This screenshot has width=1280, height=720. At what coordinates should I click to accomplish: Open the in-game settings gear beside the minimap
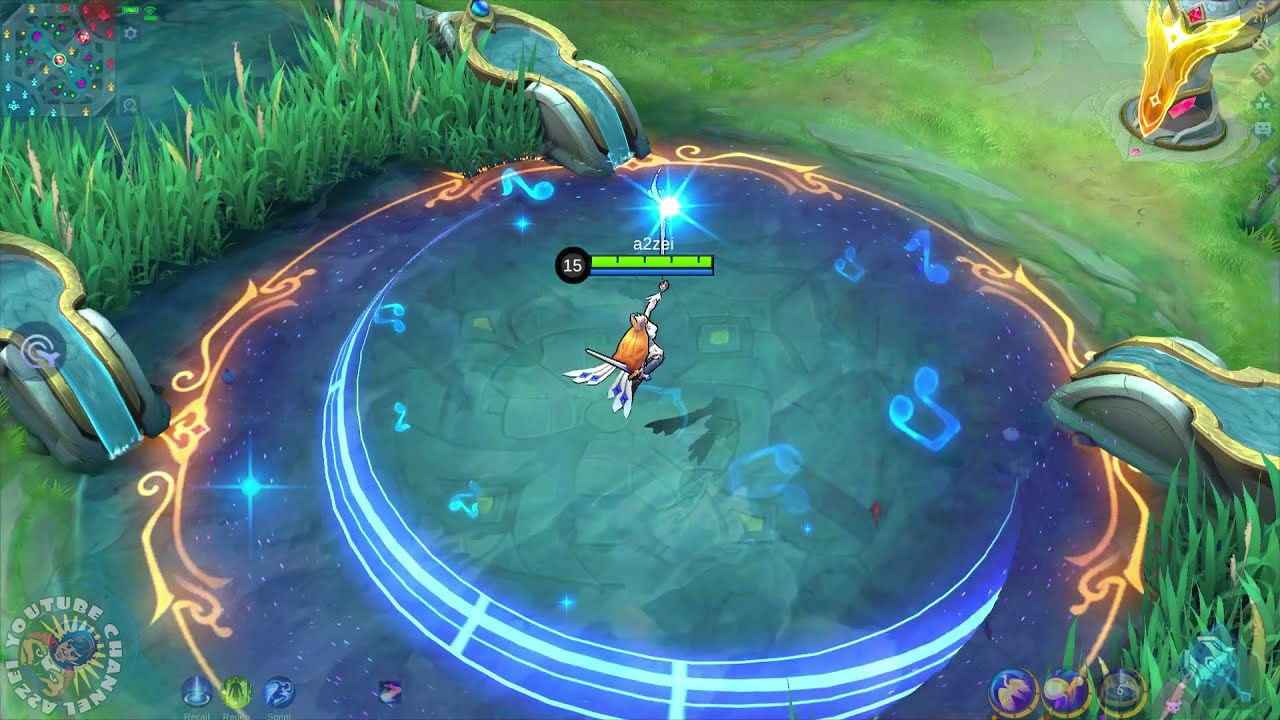(x=129, y=33)
